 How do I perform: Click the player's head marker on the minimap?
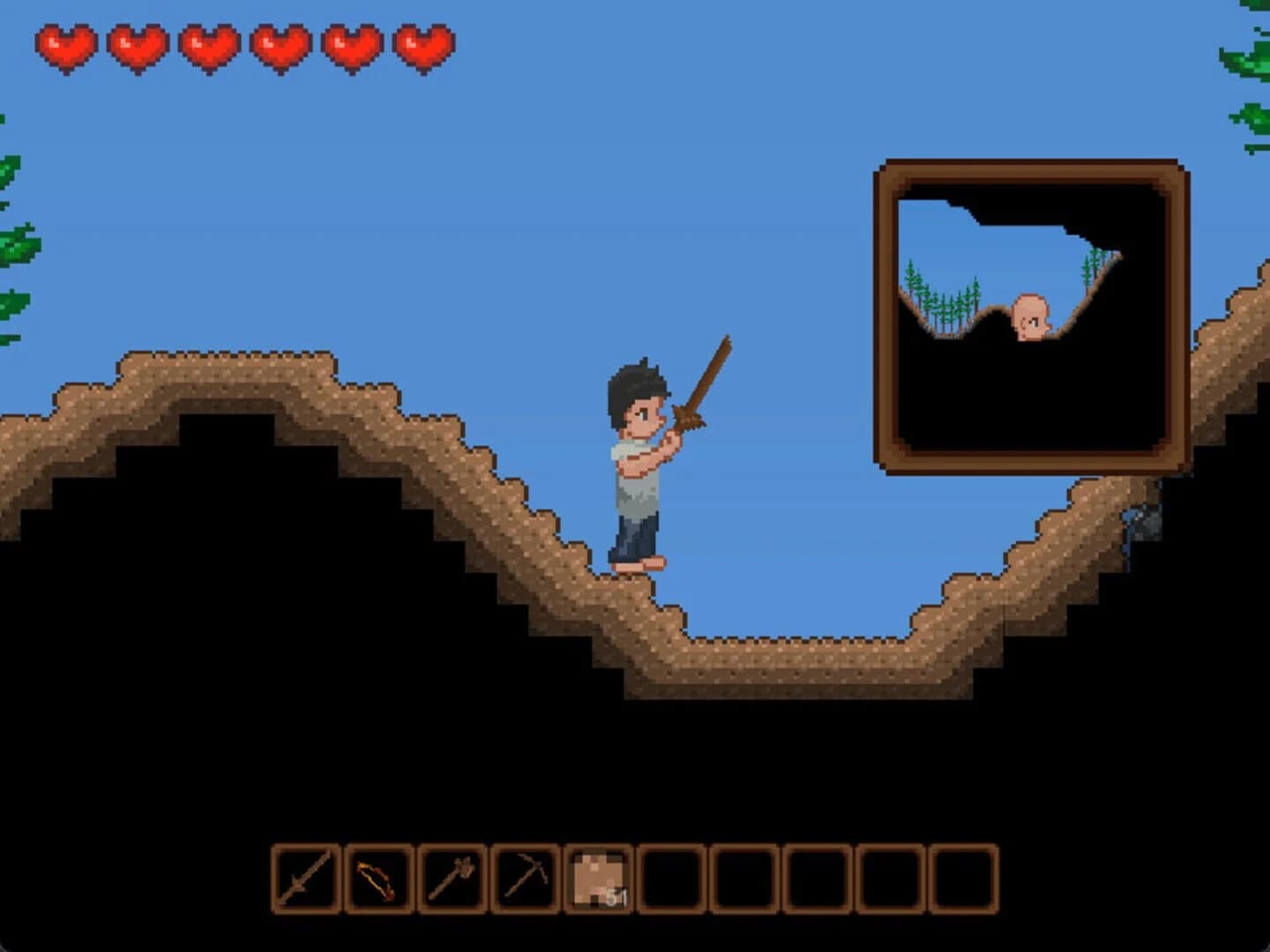(x=1030, y=317)
